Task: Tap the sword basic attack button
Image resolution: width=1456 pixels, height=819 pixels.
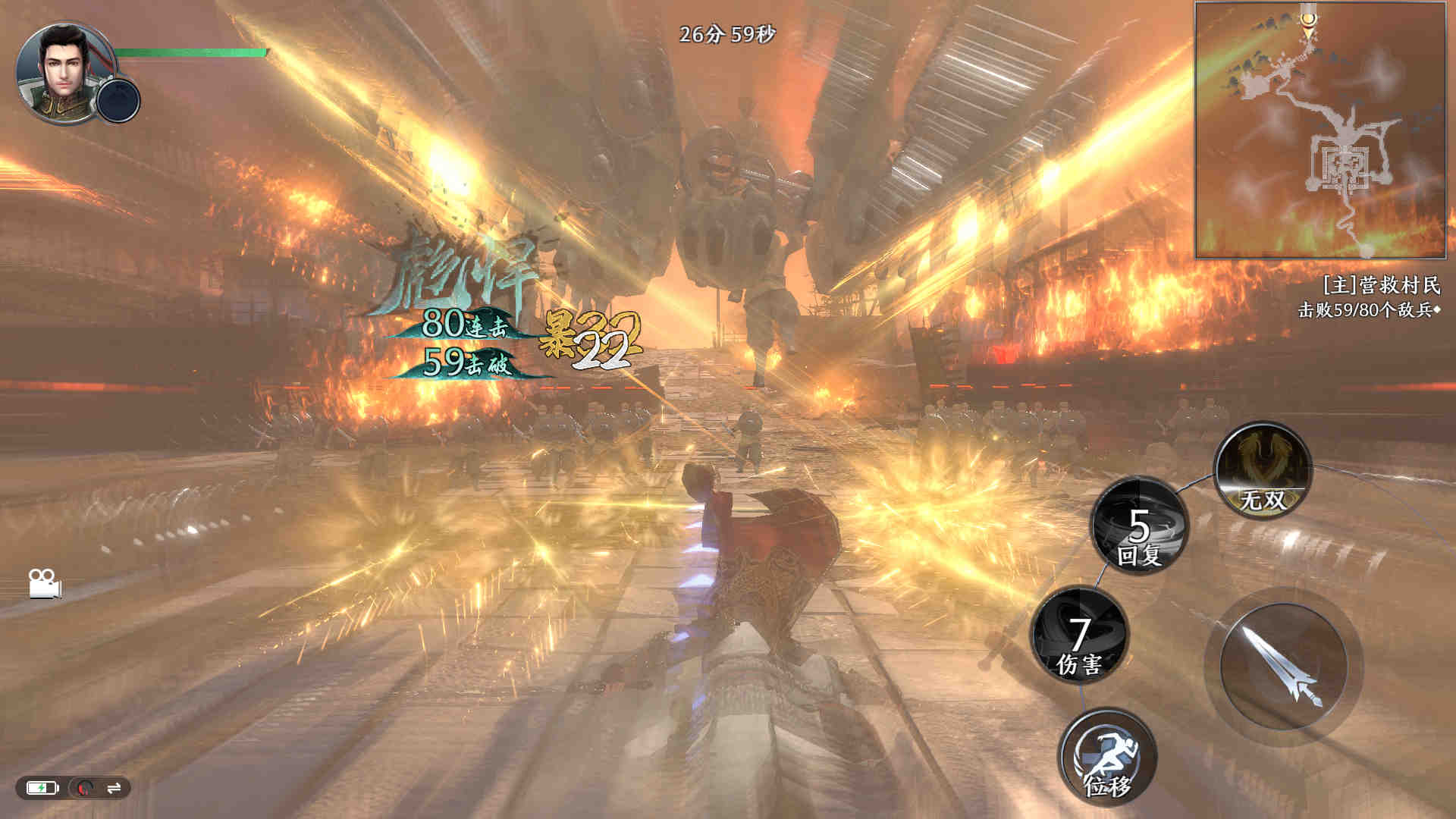Action: point(1283,667)
